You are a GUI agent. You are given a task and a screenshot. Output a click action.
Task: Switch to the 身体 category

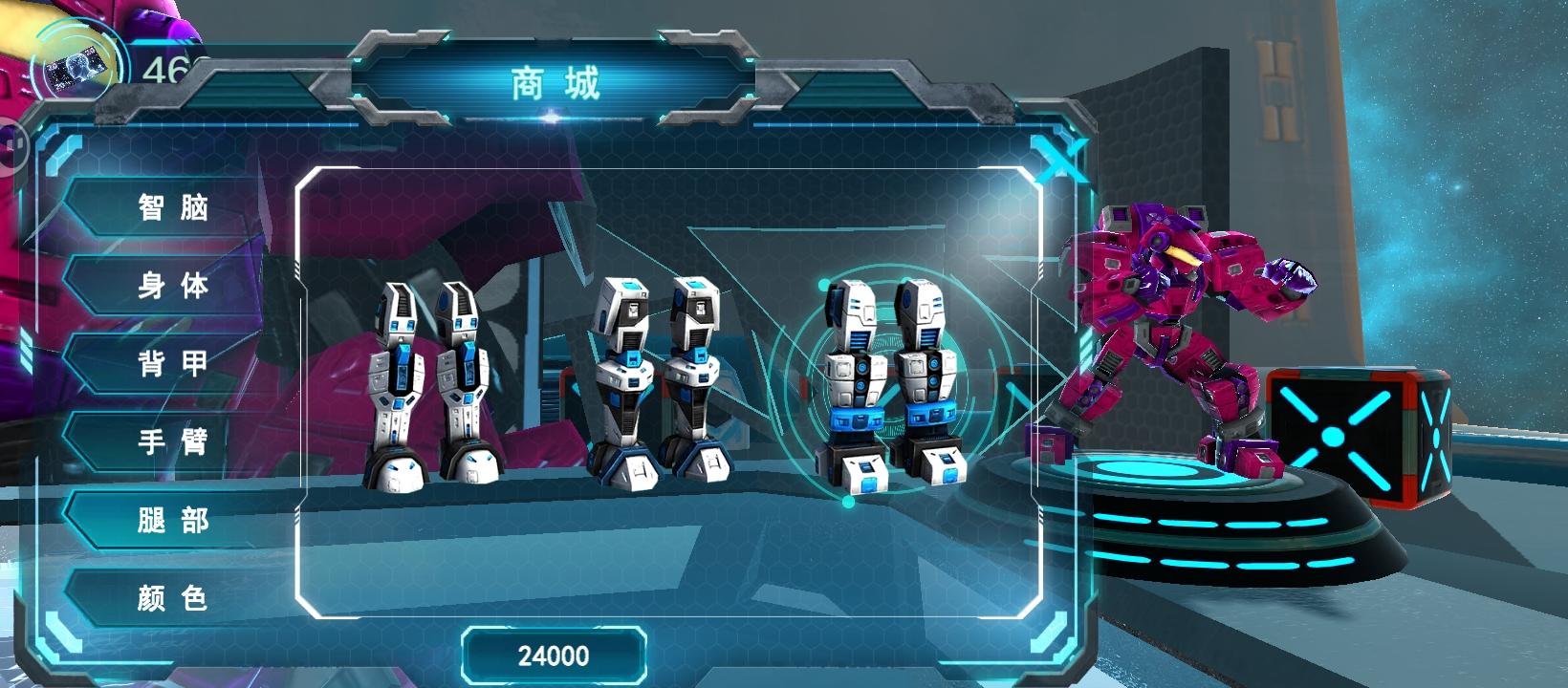[174, 285]
